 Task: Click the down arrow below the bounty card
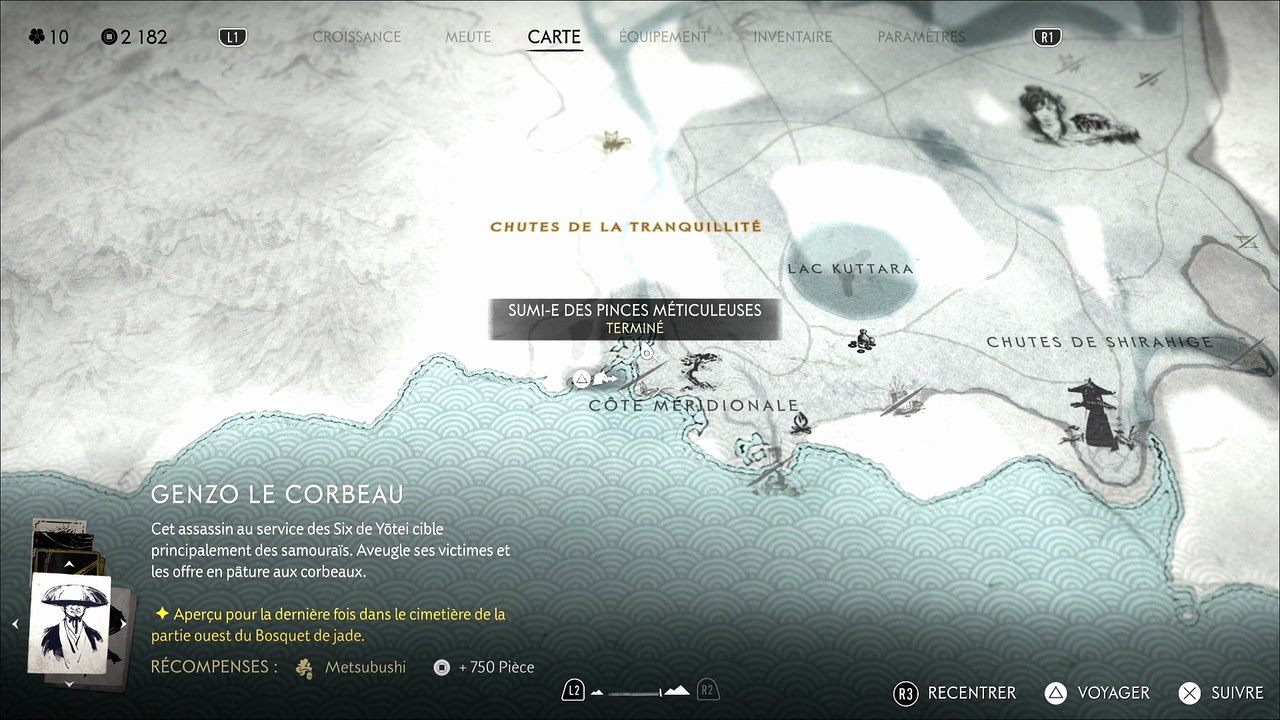[x=69, y=683]
